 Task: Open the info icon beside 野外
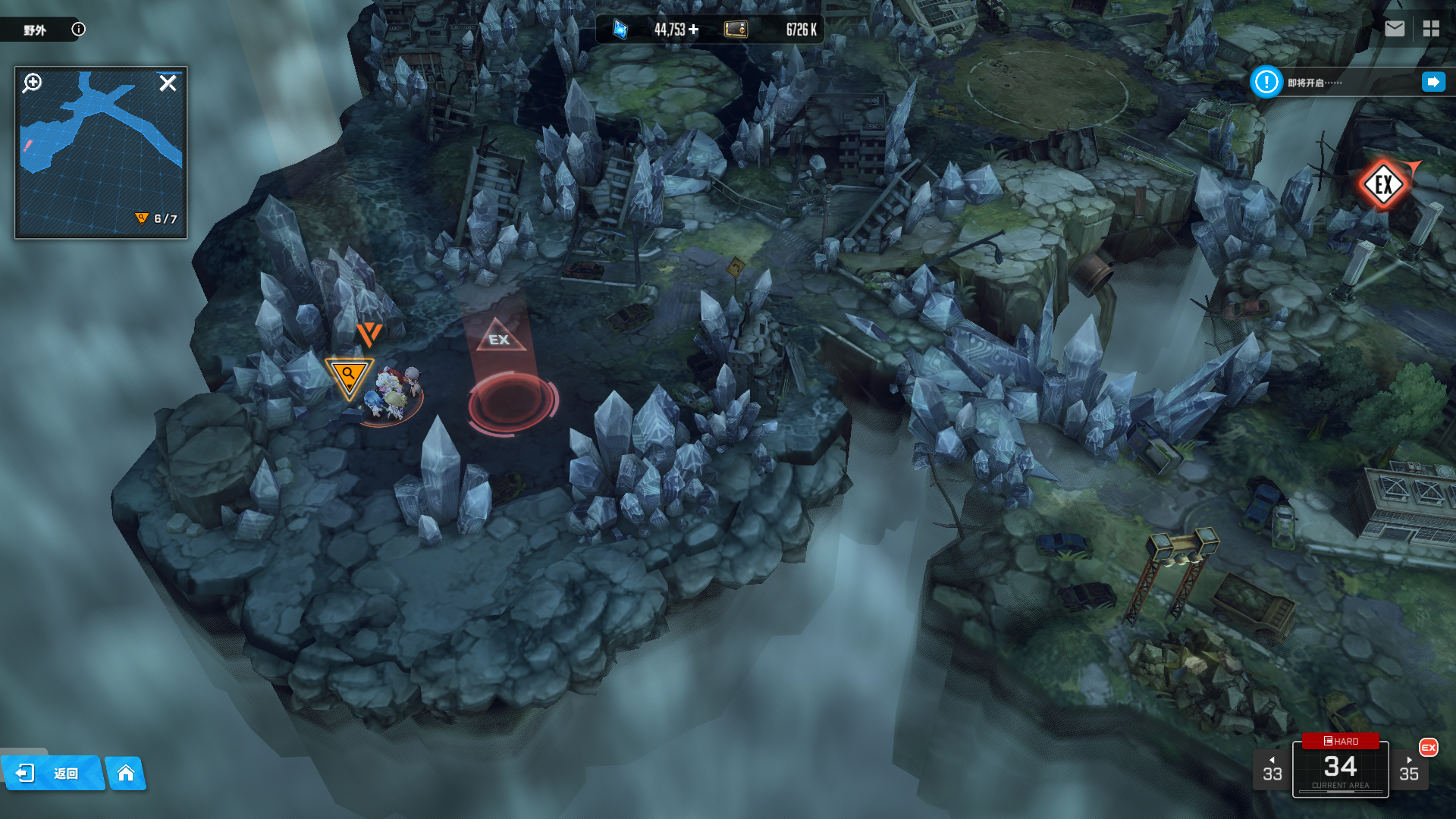[78, 30]
